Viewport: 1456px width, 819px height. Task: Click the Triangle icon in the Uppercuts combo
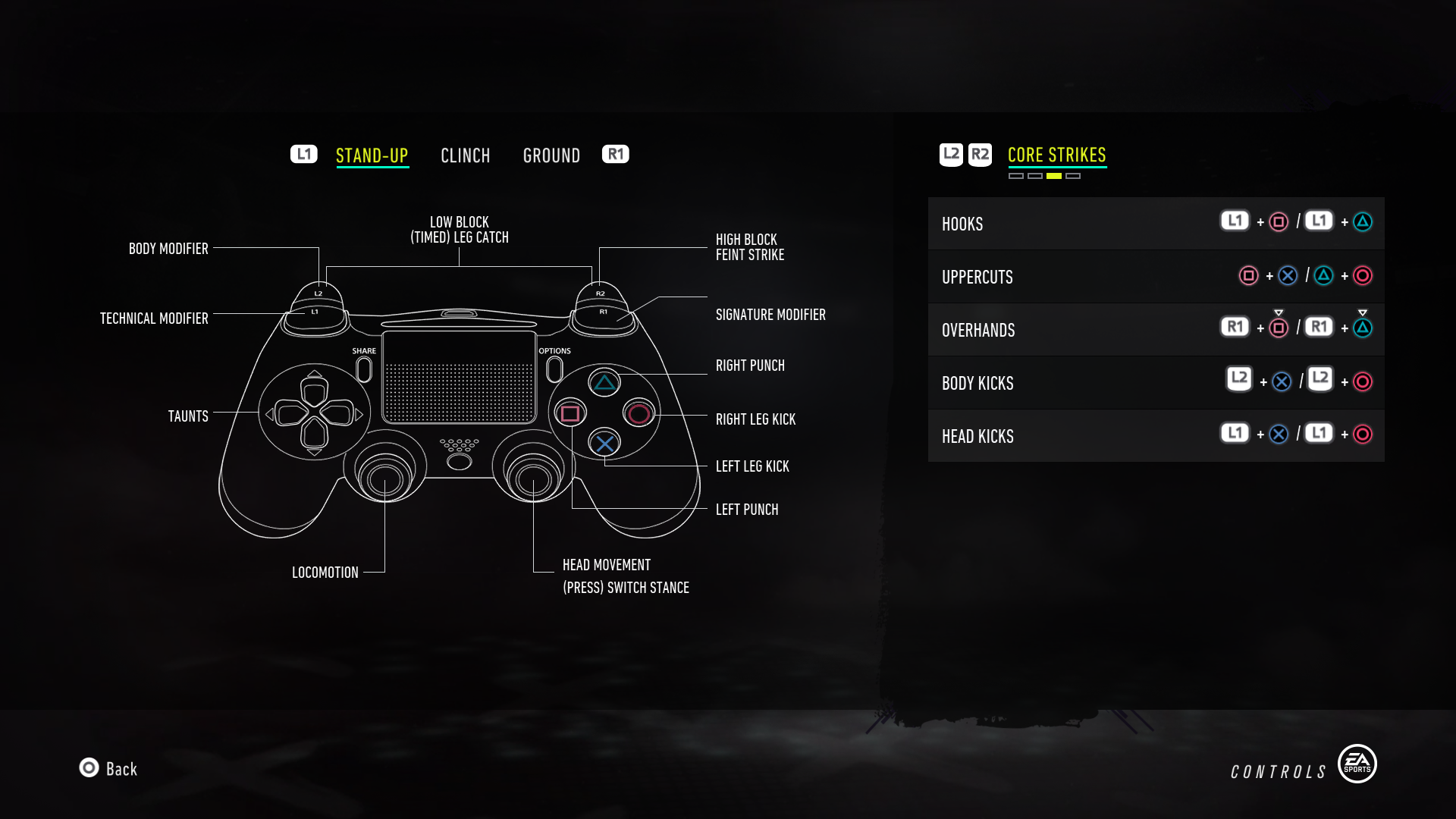pos(1325,275)
